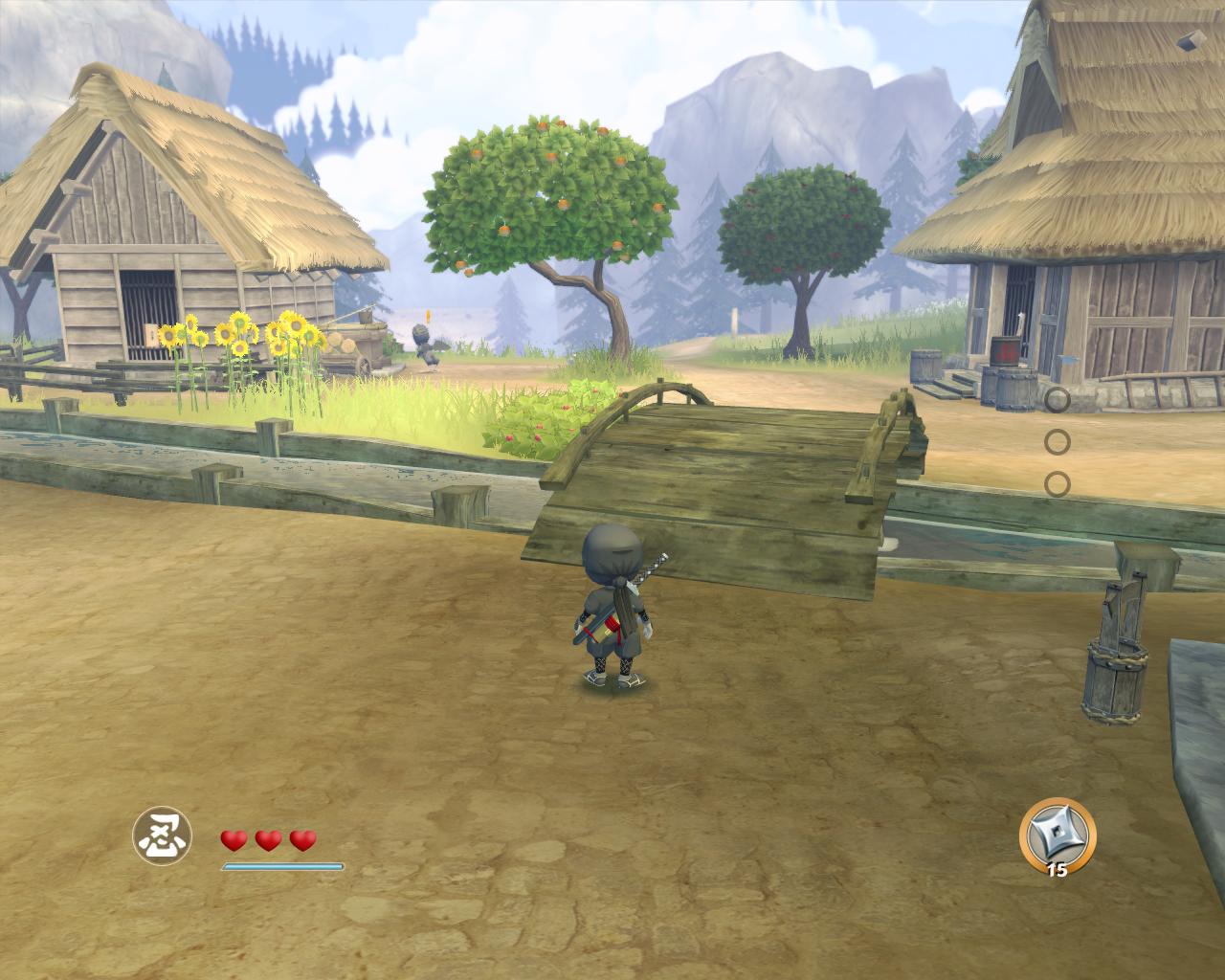This screenshot has height=980, width=1225.
Task: Click the middle red heart icon
Action: click(x=266, y=842)
